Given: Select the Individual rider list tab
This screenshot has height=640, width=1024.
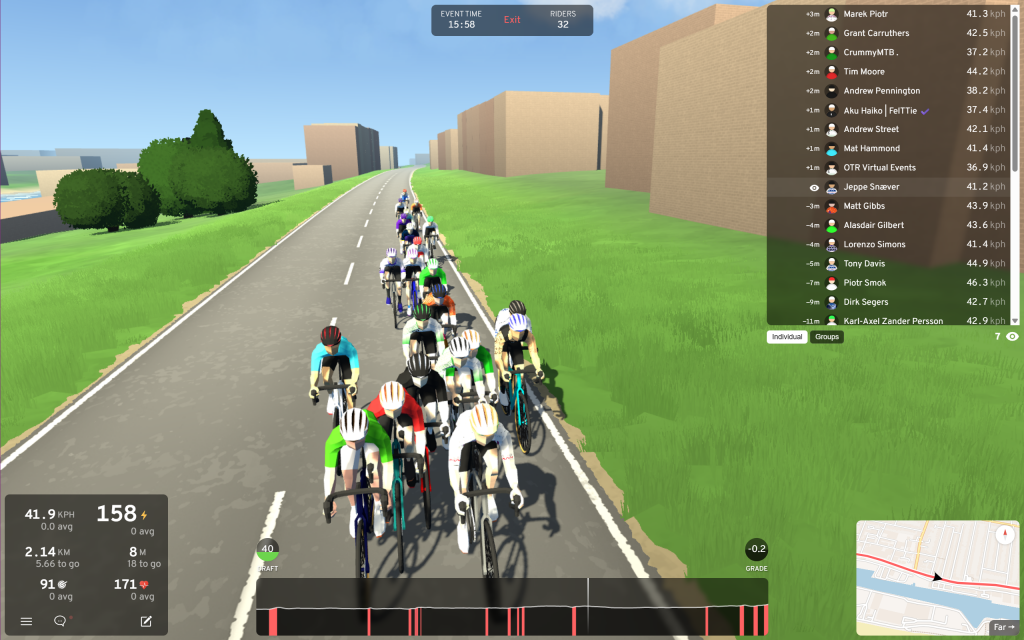Looking at the screenshot, I should coord(788,337).
